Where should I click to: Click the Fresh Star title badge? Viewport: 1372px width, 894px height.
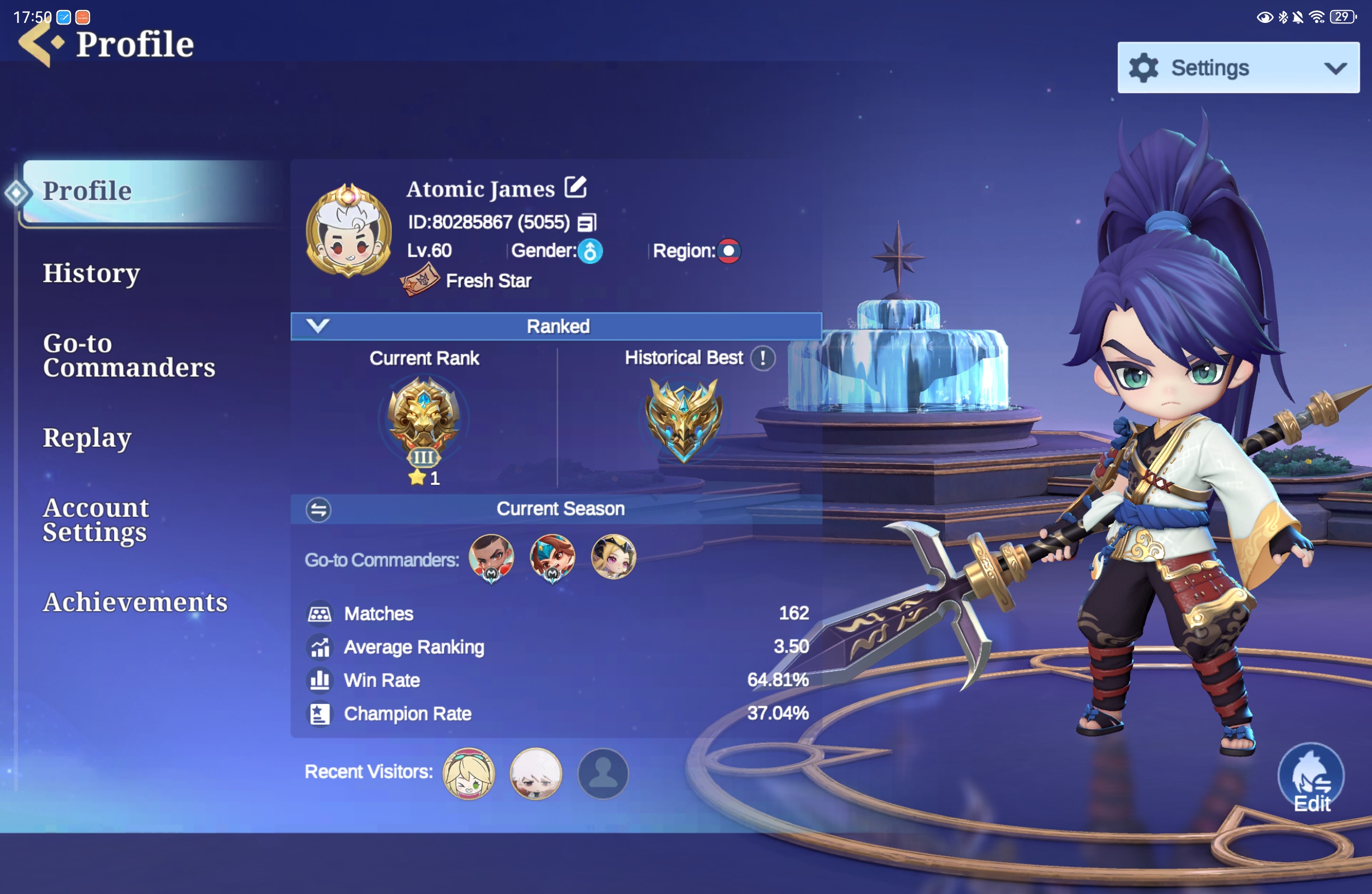click(420, 279)
